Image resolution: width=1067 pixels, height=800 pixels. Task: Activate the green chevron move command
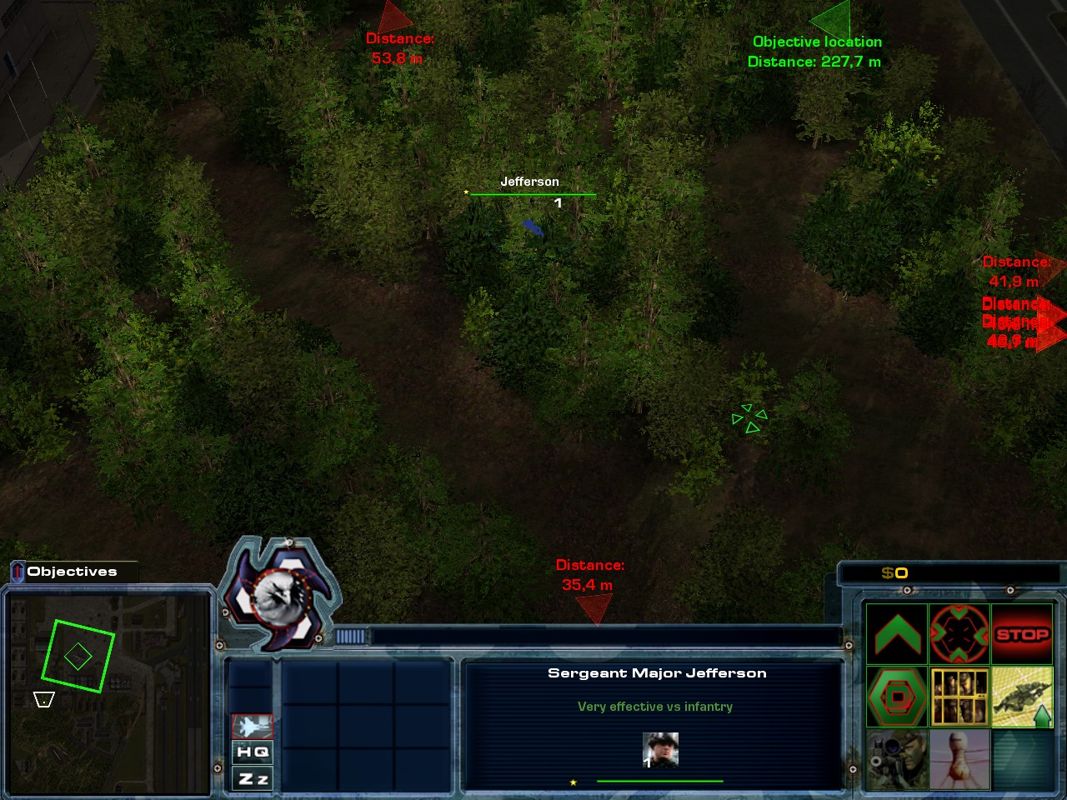tap(897, 634)
